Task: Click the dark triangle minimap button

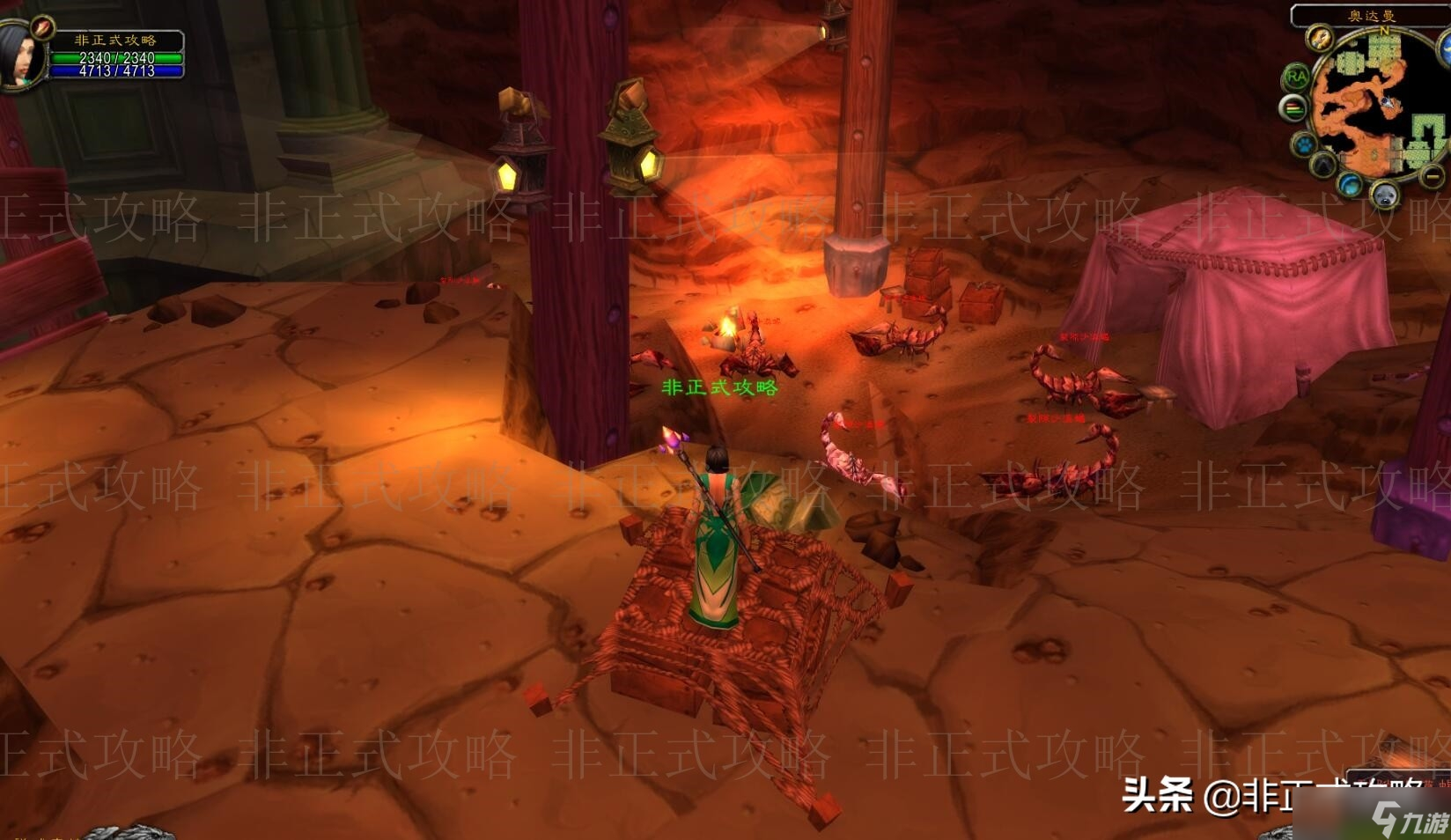Action: [x=1322, y=166]
